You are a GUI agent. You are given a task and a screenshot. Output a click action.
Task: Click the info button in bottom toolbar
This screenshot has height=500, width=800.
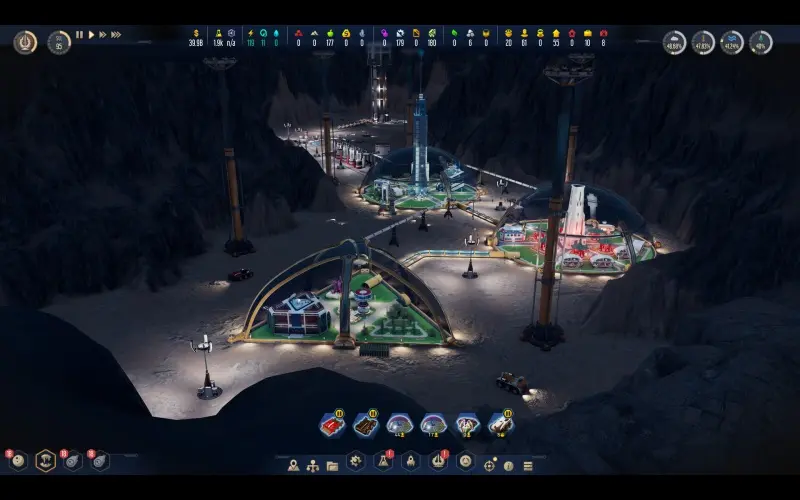[x=509, y=466]
